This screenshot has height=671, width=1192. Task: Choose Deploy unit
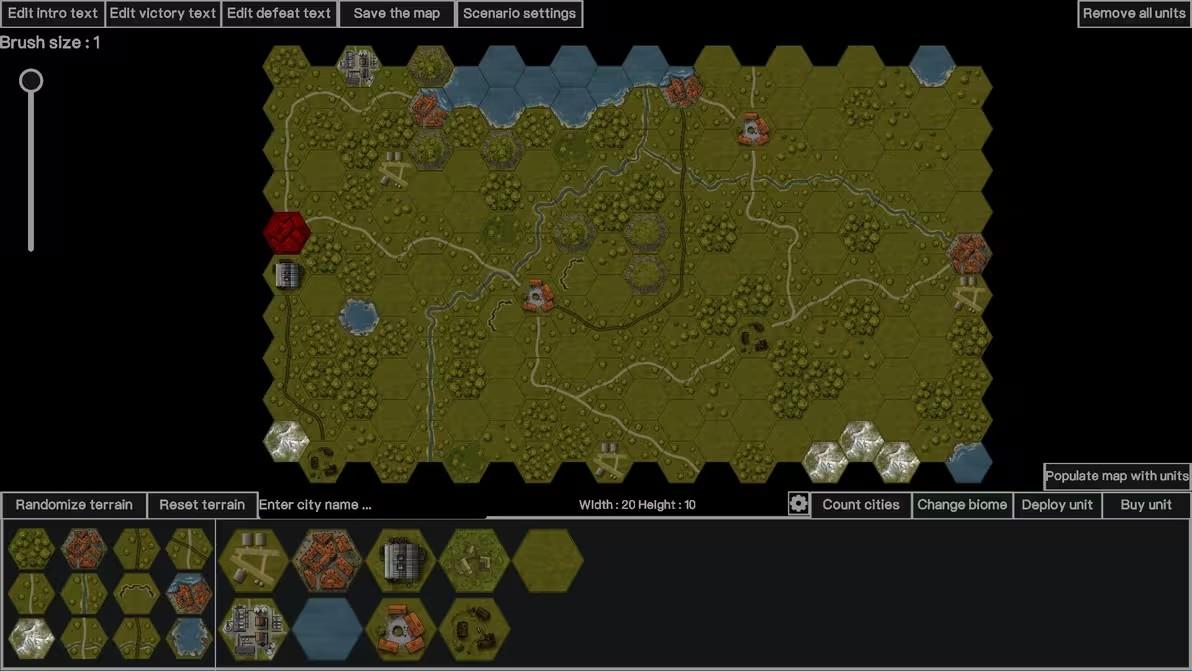pyautogui.click(x=1057, y=505)
